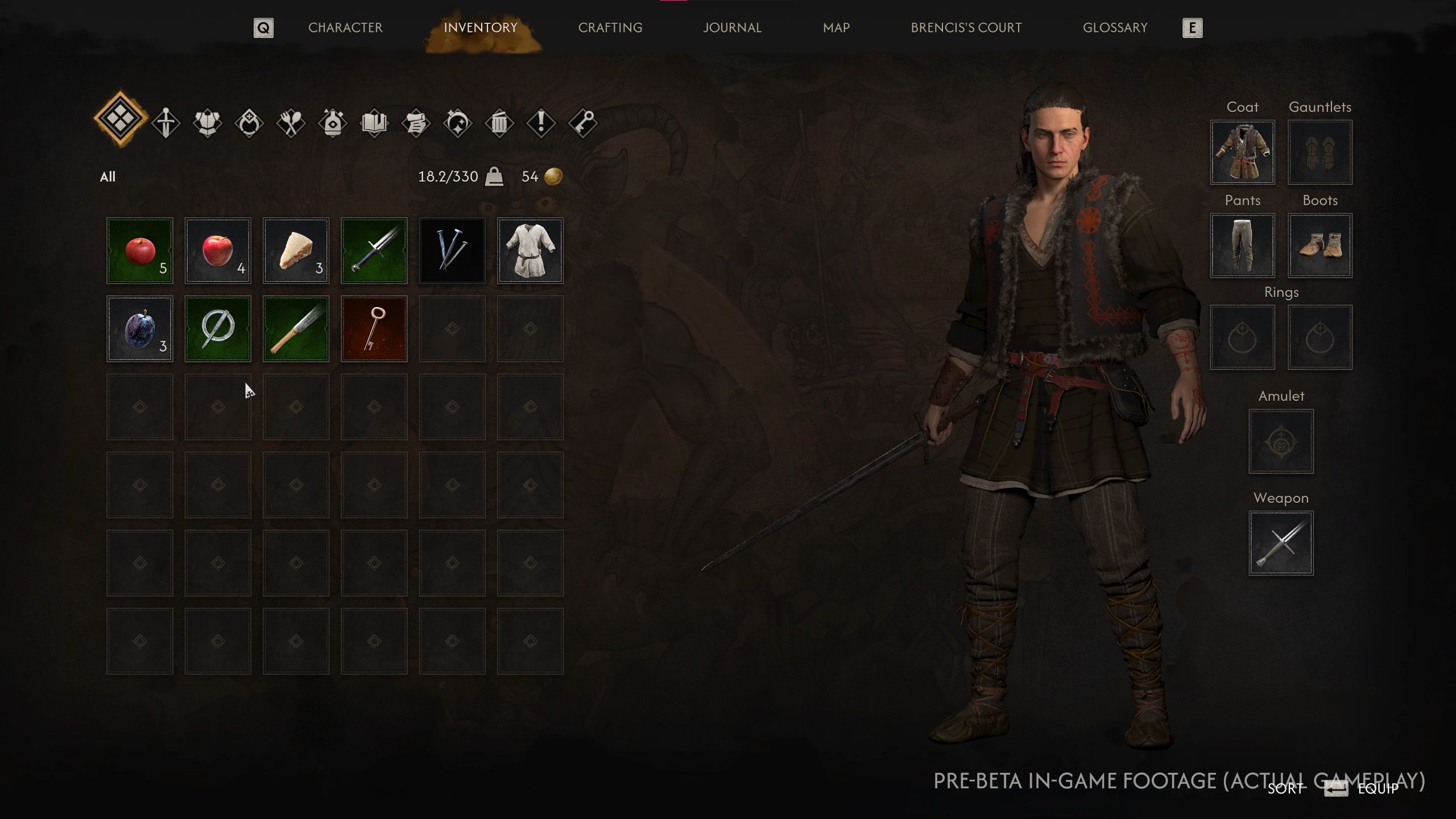Select the keys category filter

pos(583,122)
